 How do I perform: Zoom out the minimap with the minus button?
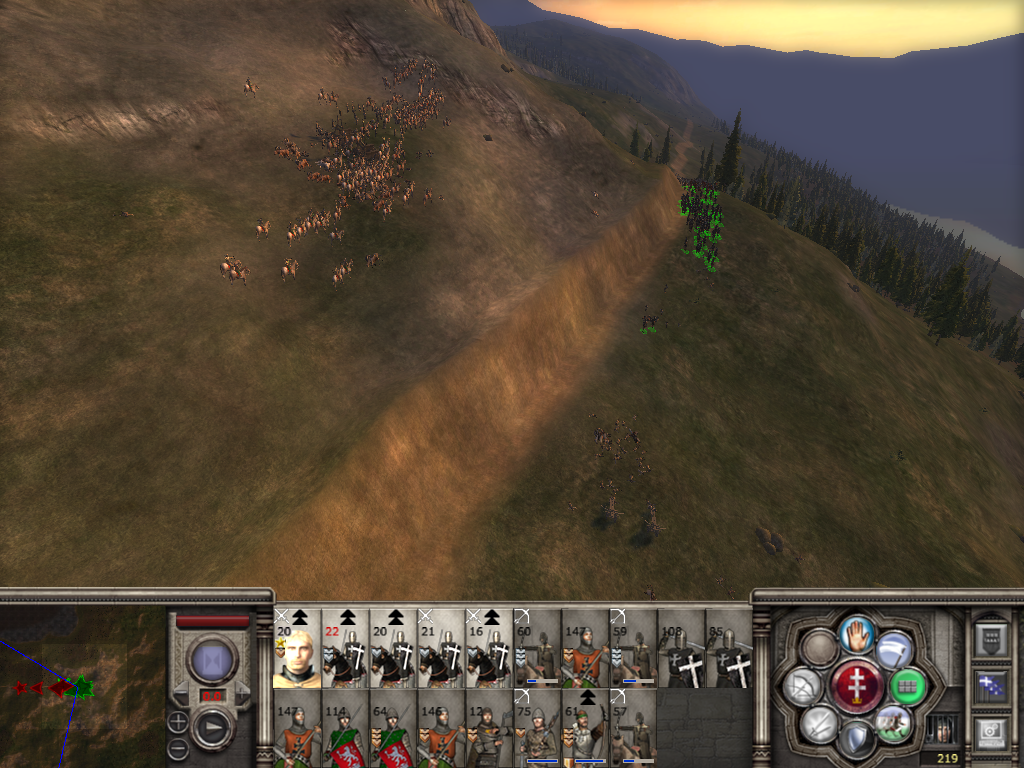178,746
